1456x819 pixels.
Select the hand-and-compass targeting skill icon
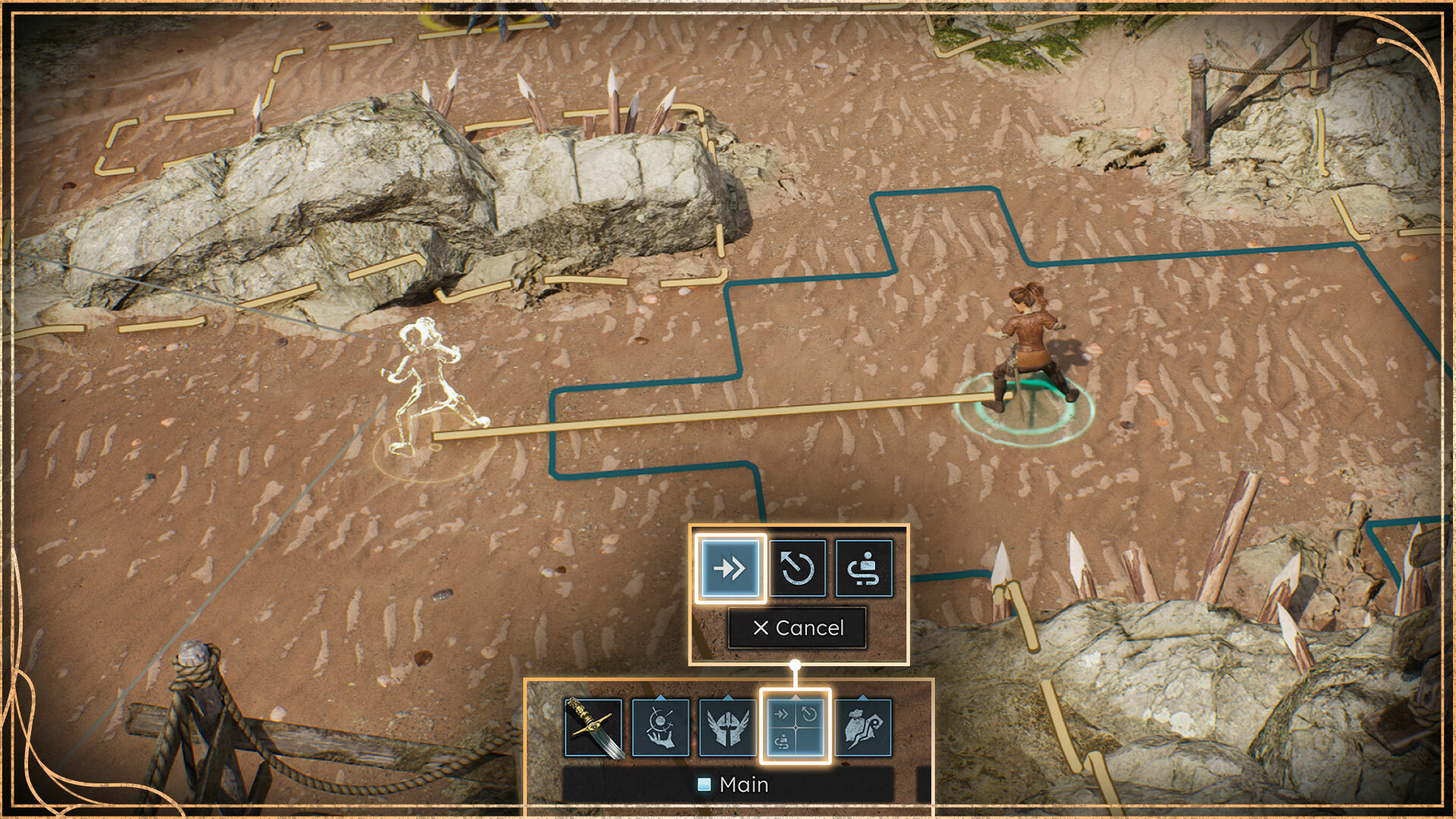pos(661,727)
